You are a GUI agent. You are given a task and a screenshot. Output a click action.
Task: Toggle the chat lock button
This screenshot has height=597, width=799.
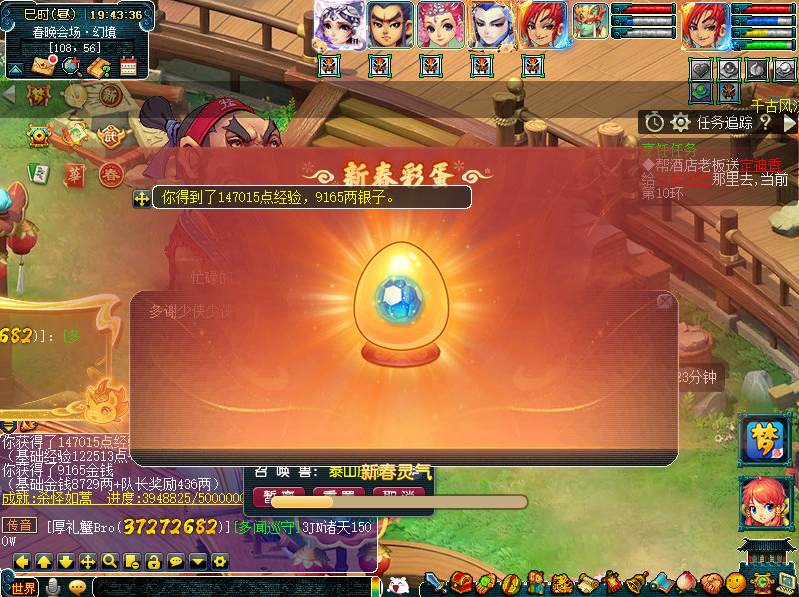(x=153, y=561)
